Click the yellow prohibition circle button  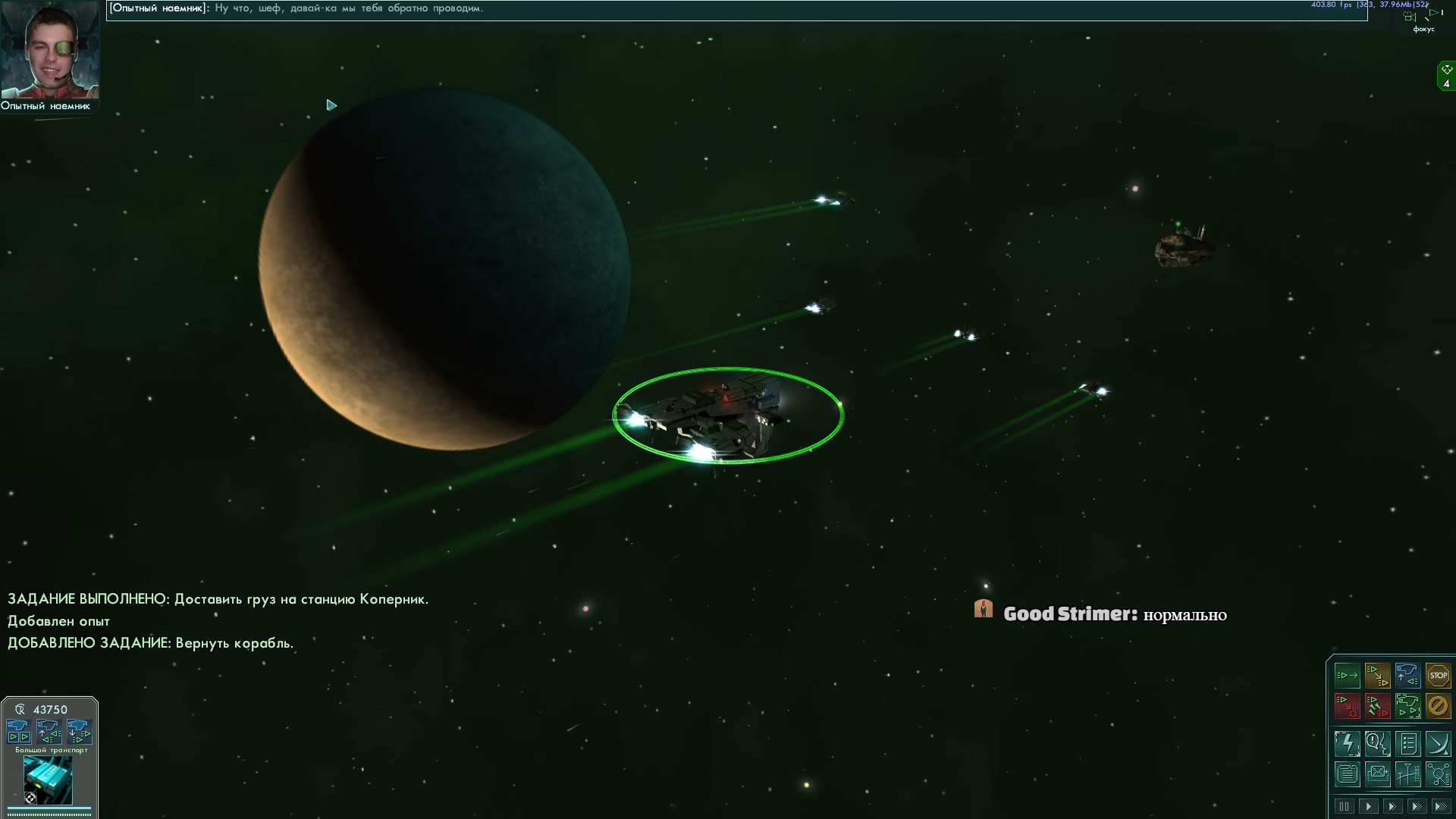(1438, 706)
